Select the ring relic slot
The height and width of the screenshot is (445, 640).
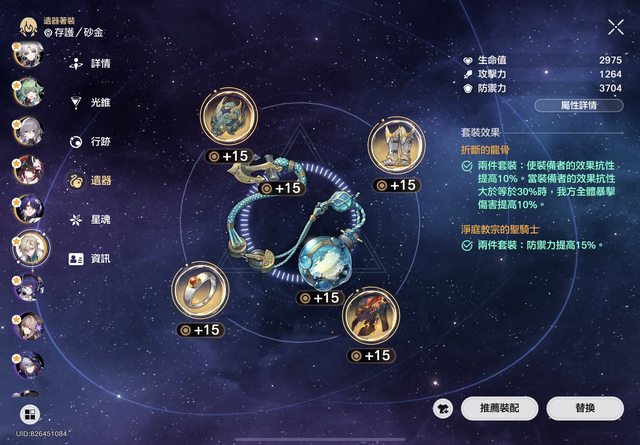point(198,291)
